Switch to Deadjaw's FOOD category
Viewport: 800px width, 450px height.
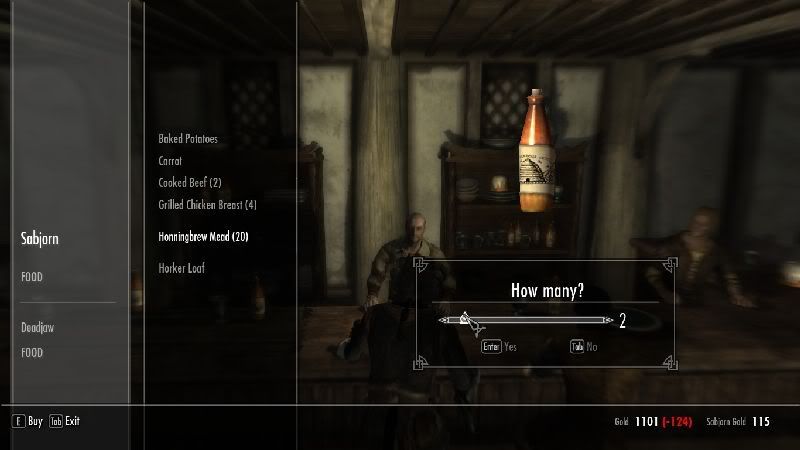32,352
